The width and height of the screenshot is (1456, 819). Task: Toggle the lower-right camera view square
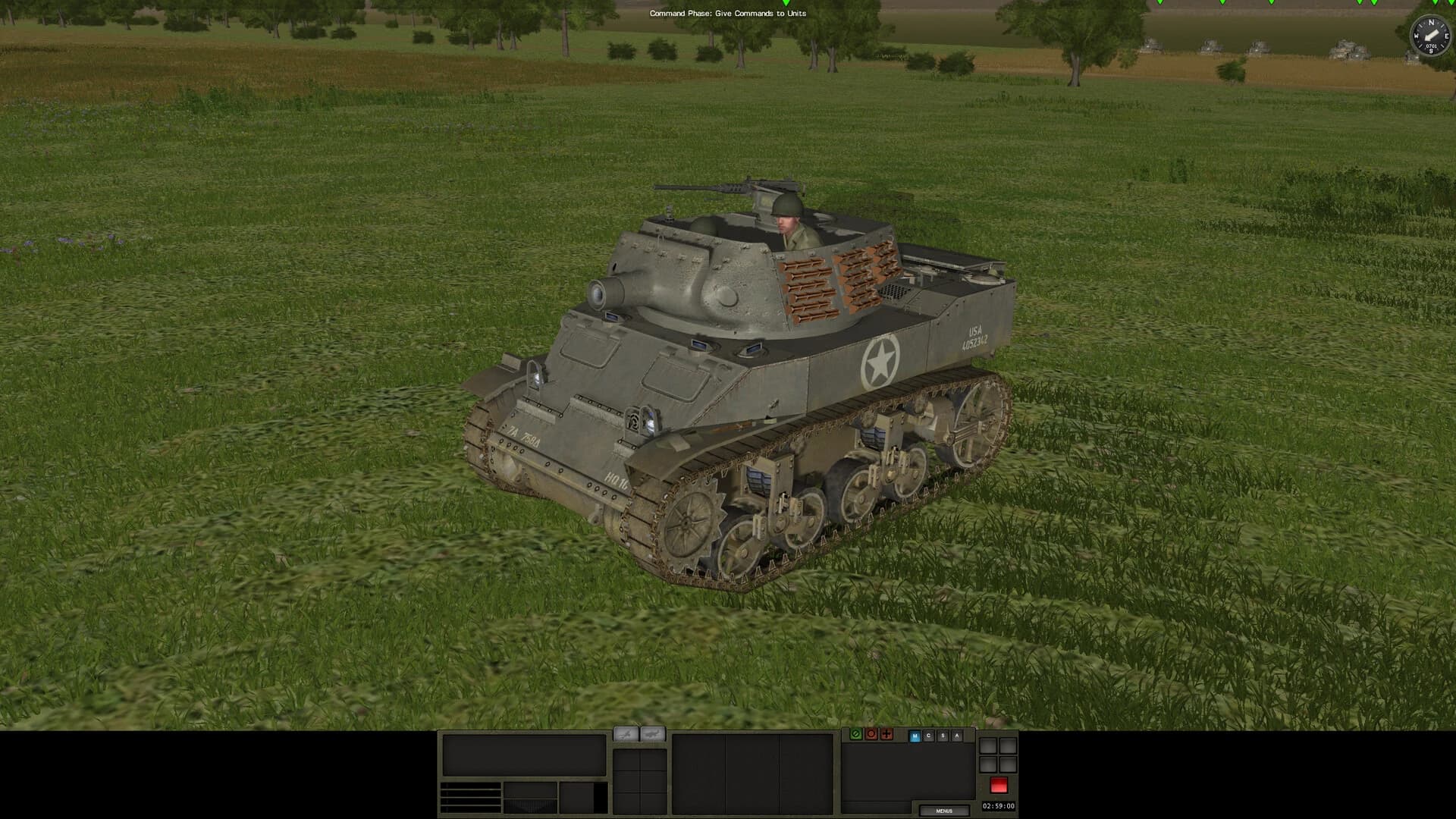click(x=1008, y=764)
